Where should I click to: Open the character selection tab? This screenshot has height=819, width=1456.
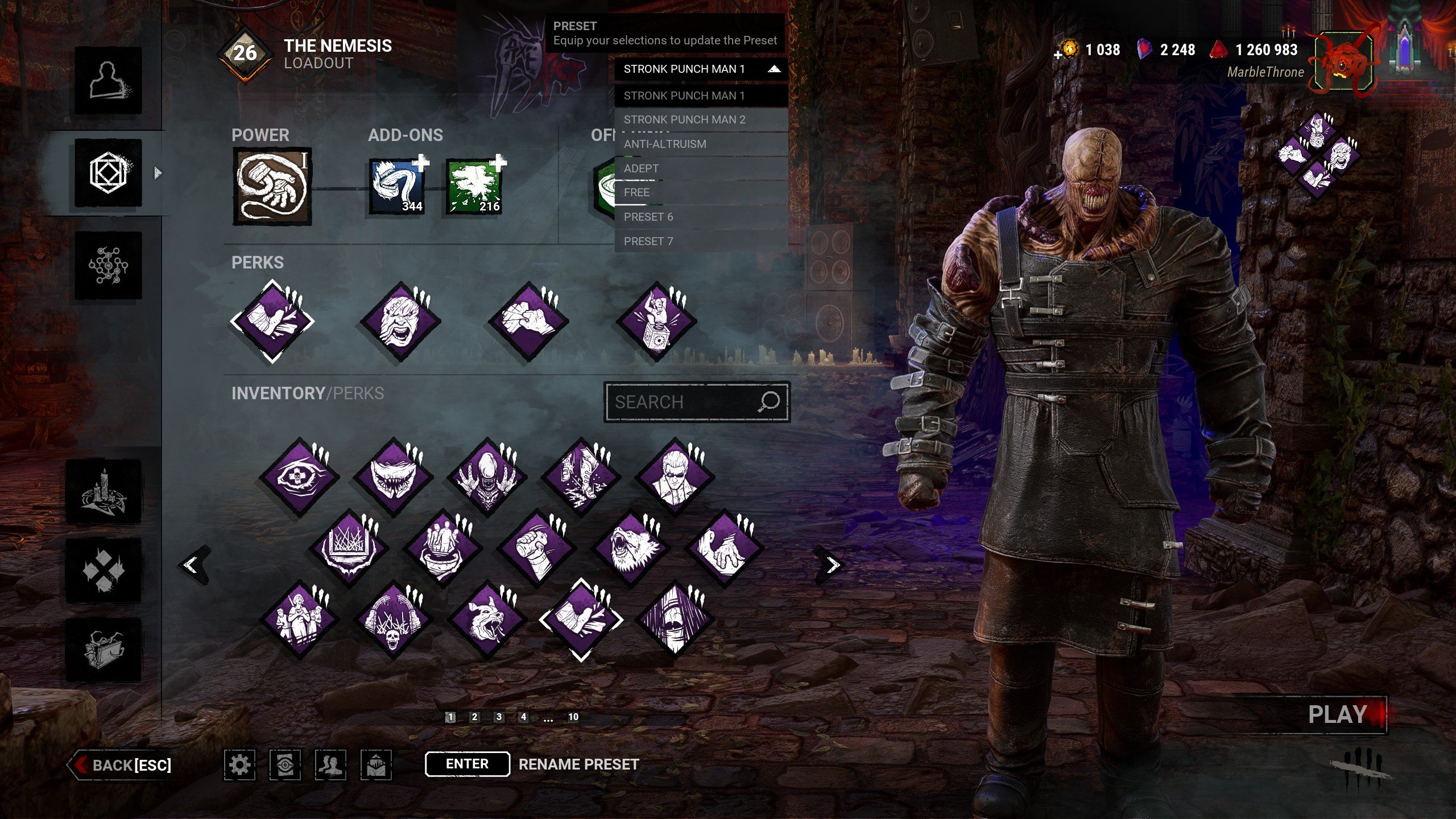(108, 80)
